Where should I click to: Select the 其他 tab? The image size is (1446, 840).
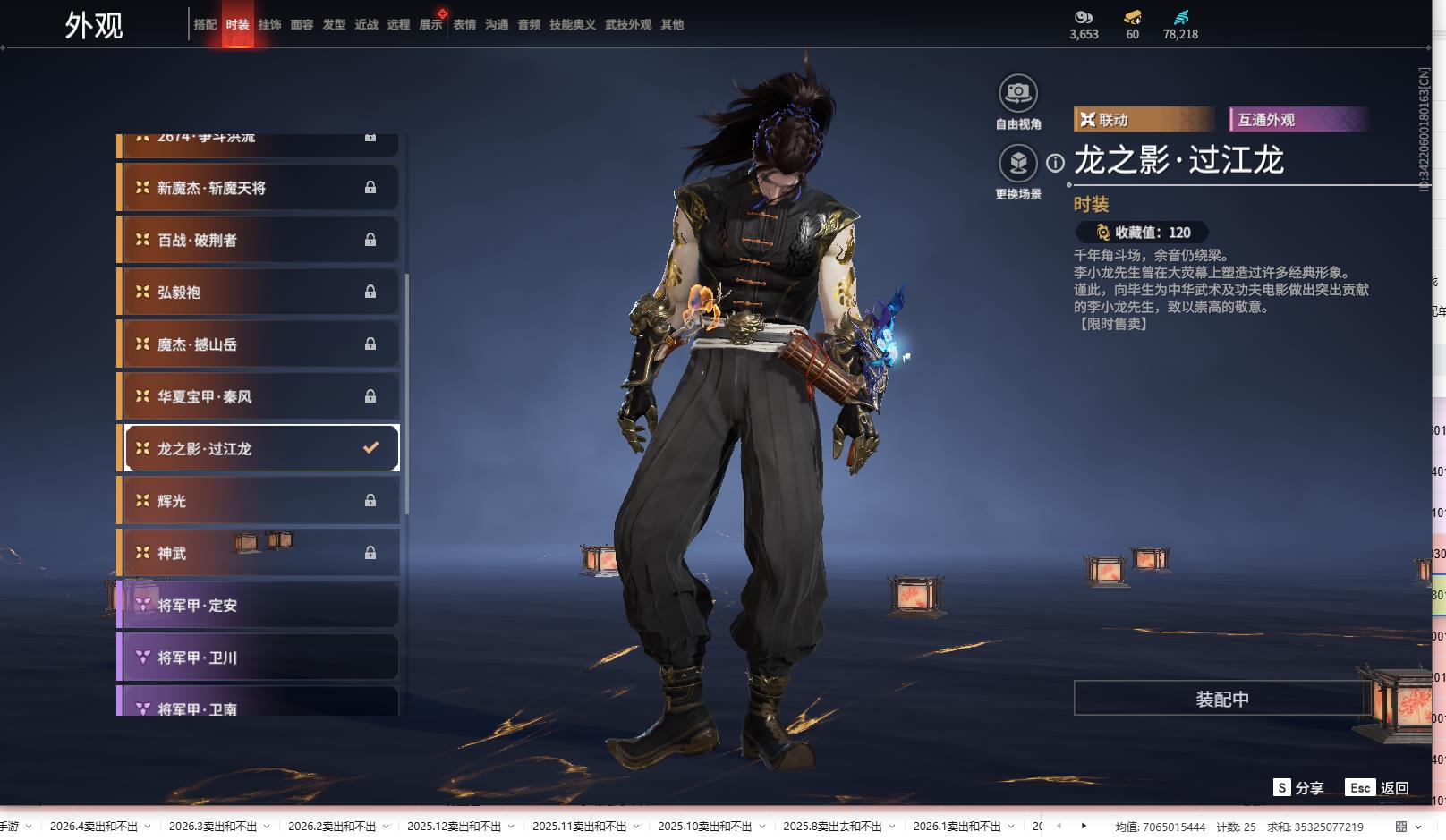[x=672, y=25]
